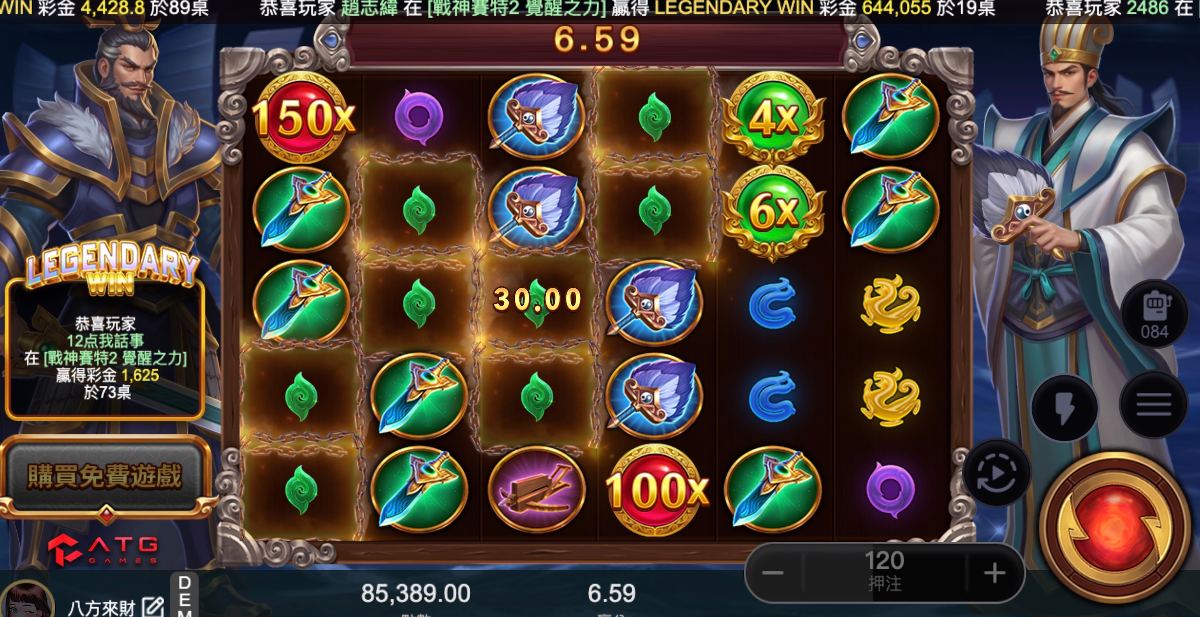
Task: Increase the bet with the plus button
Action: [994, 573]
